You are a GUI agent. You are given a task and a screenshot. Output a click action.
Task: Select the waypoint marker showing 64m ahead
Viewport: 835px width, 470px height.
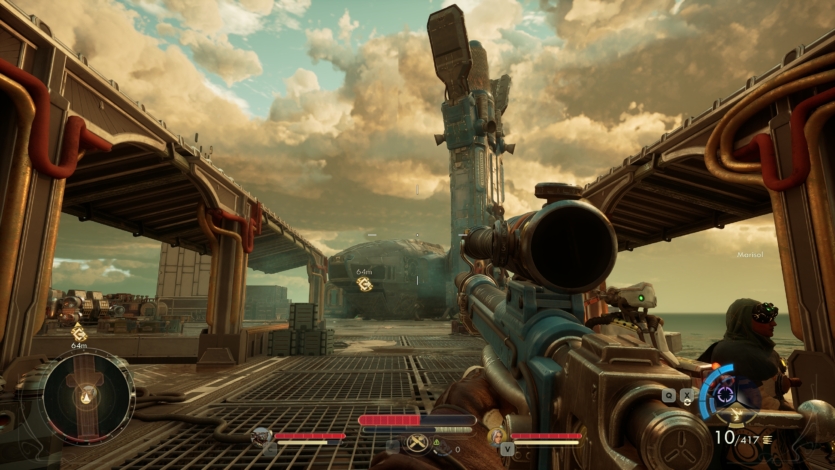(x=364, y=284)
